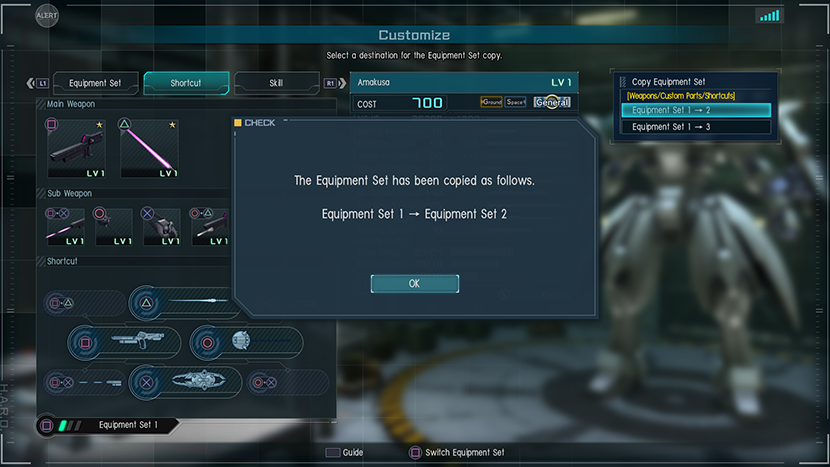Choose Equipment Set 1 → 2 copy option
This screenshot has height=467, width=830.
pos(696,110)
